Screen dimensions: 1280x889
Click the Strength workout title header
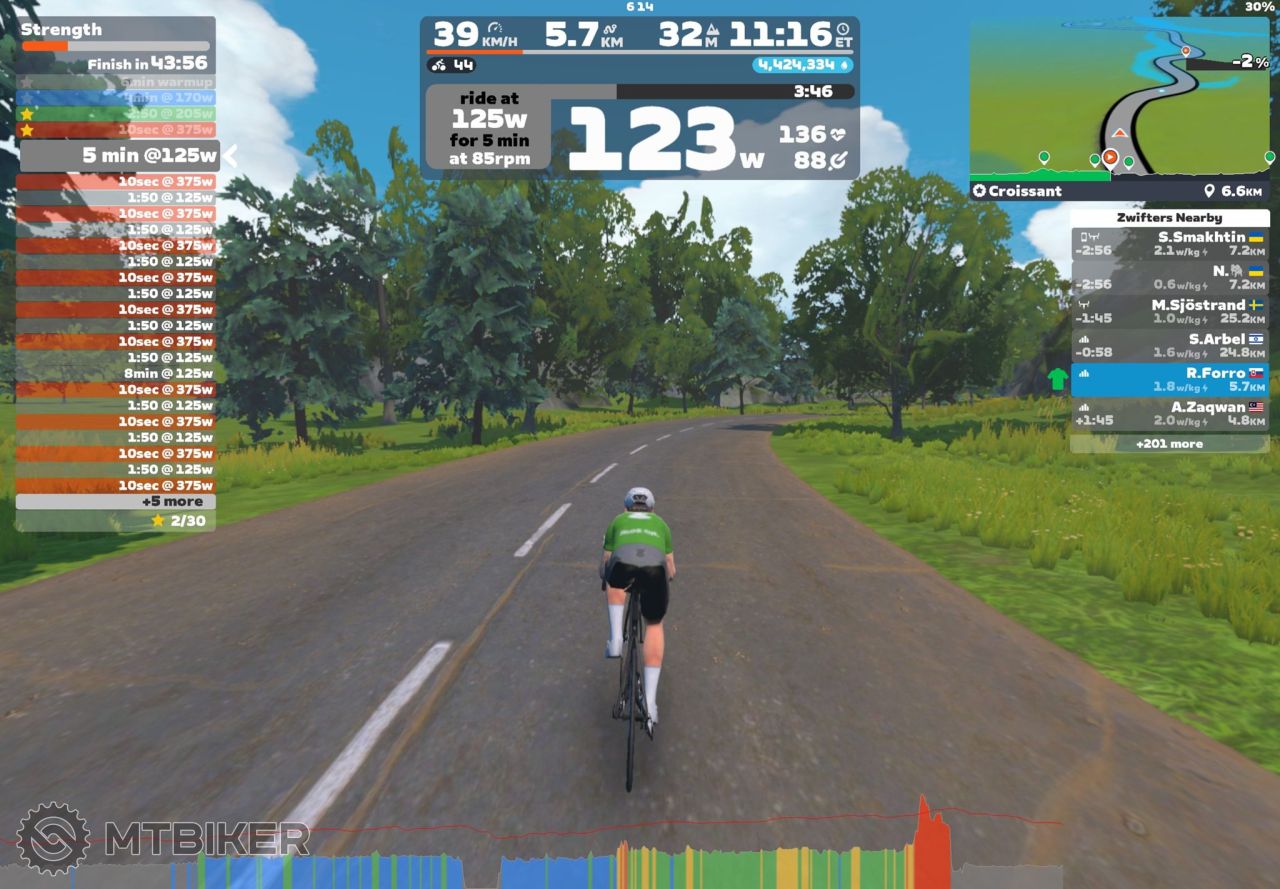pos(61,29)
